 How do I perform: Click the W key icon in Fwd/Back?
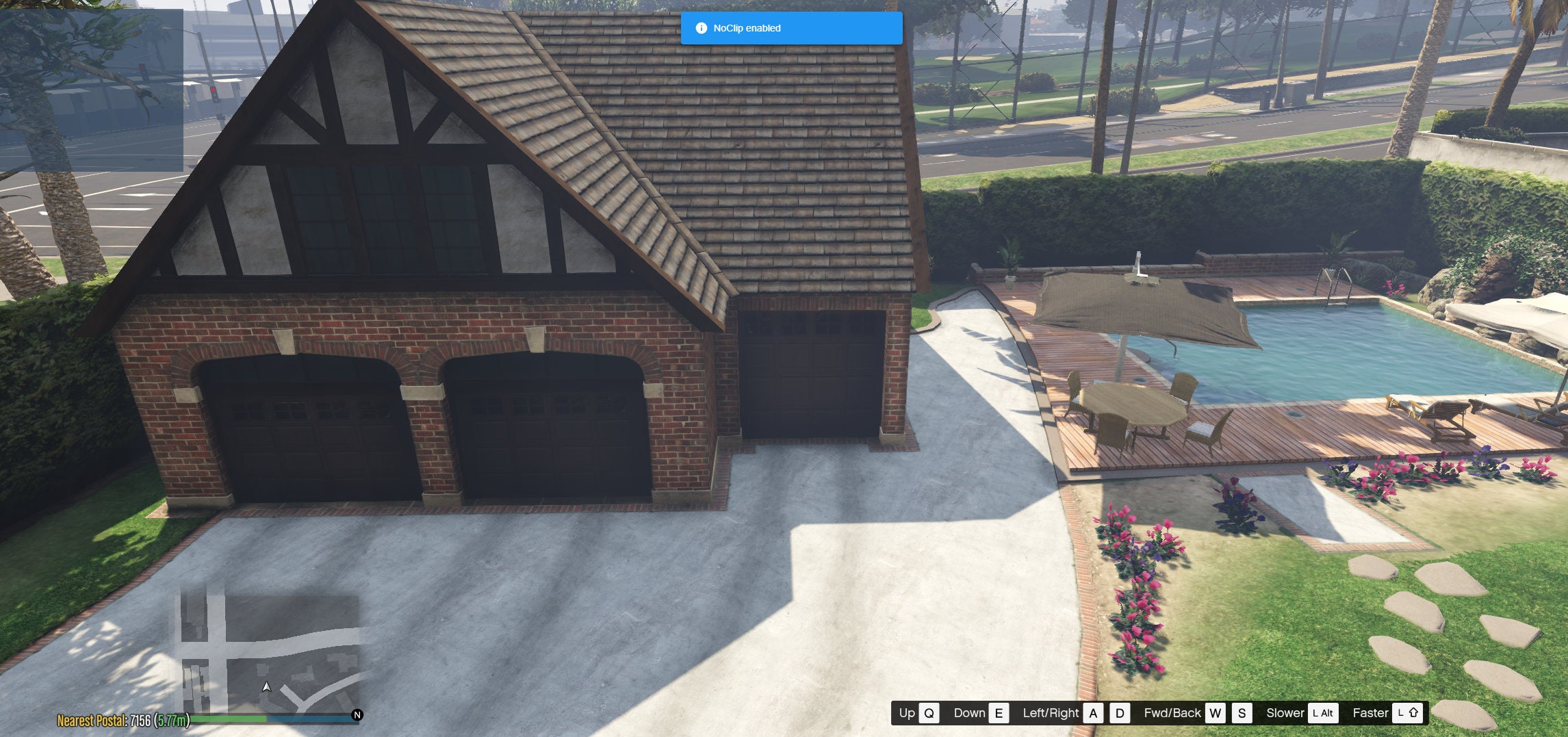[x=1215, y=713]
